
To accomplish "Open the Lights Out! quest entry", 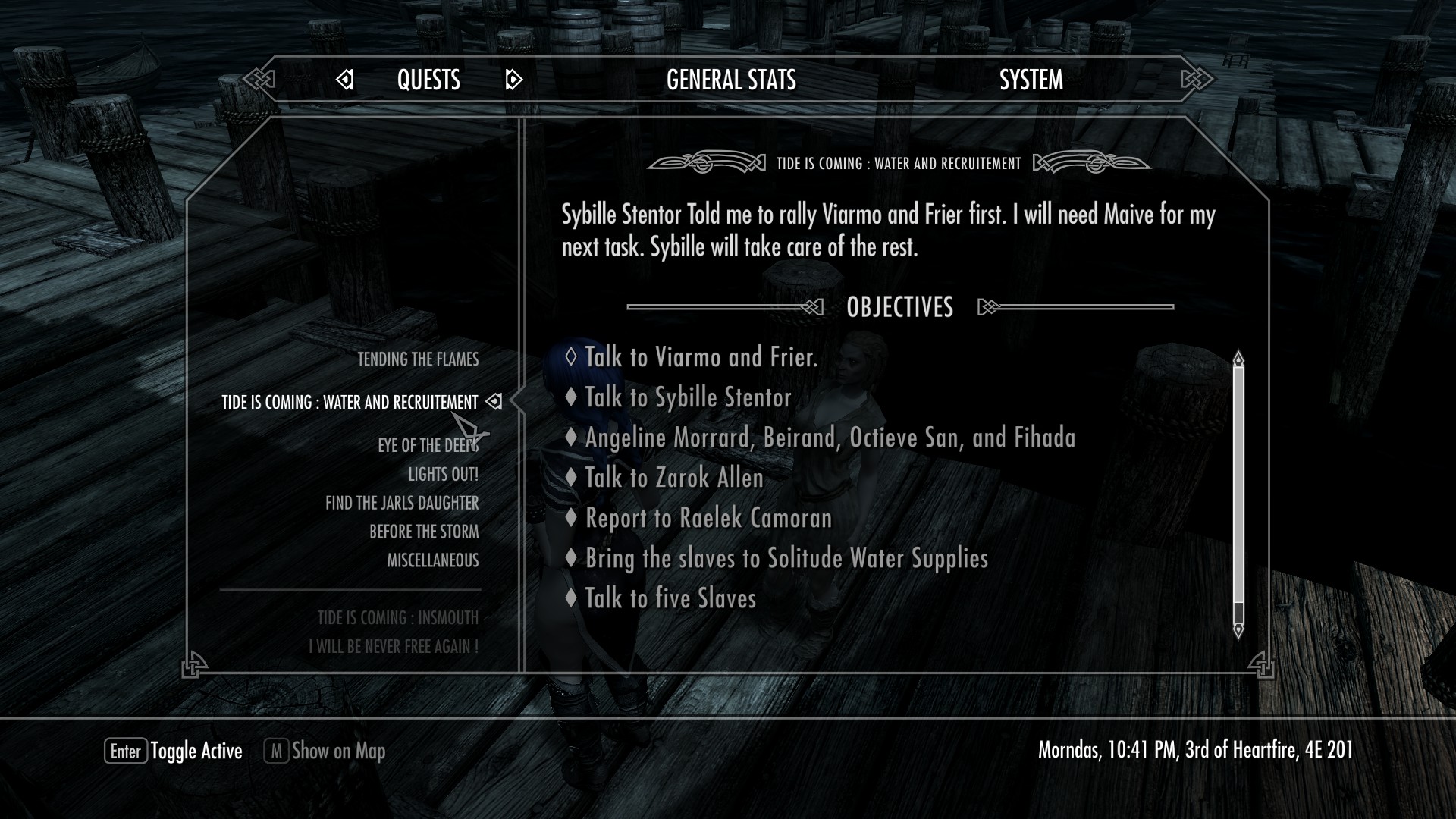I will click(x=443, y=475).
